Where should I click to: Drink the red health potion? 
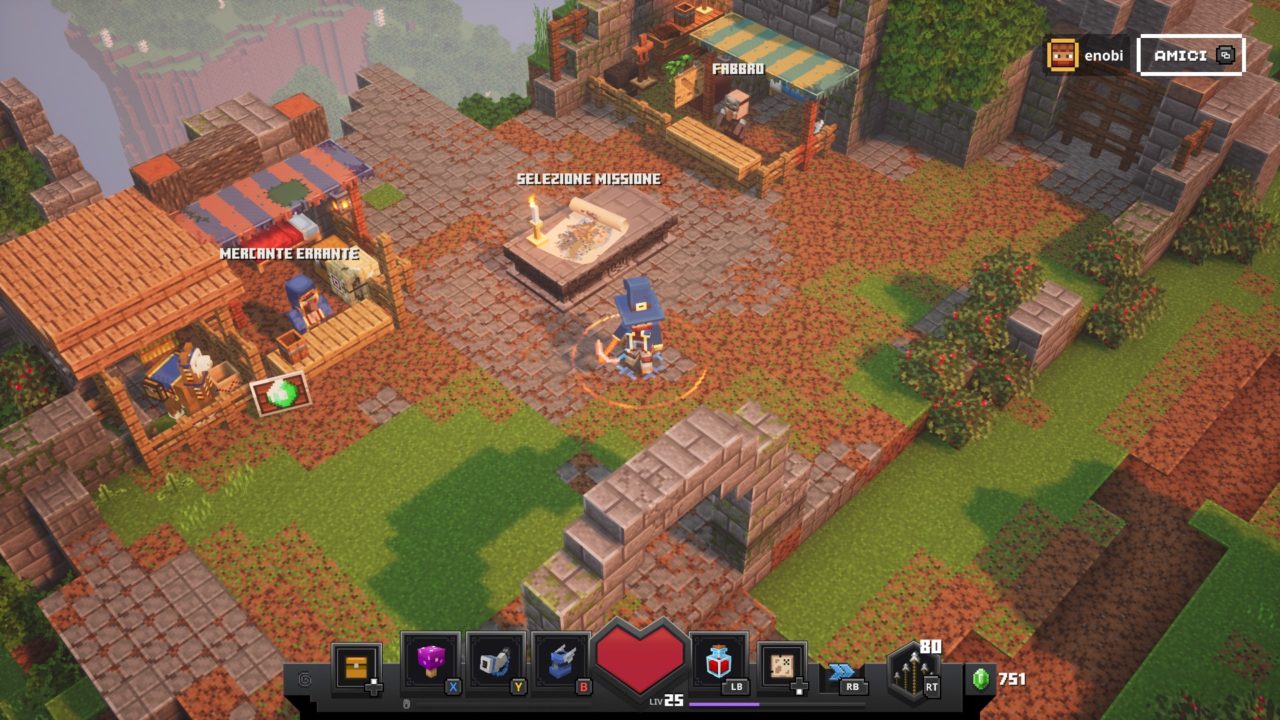[x=717, y=661]
